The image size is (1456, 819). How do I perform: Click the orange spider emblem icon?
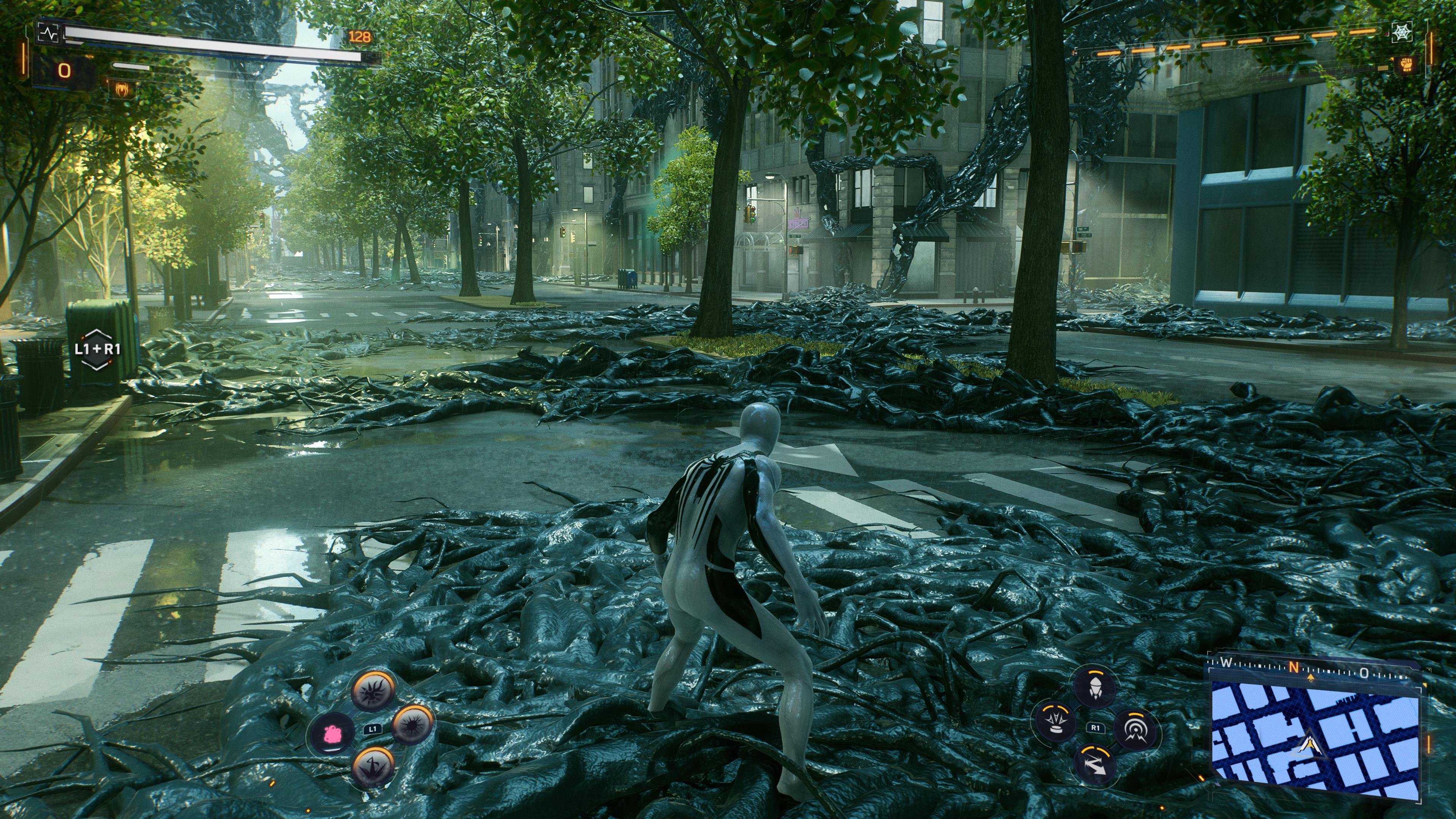tap(121, 88)
